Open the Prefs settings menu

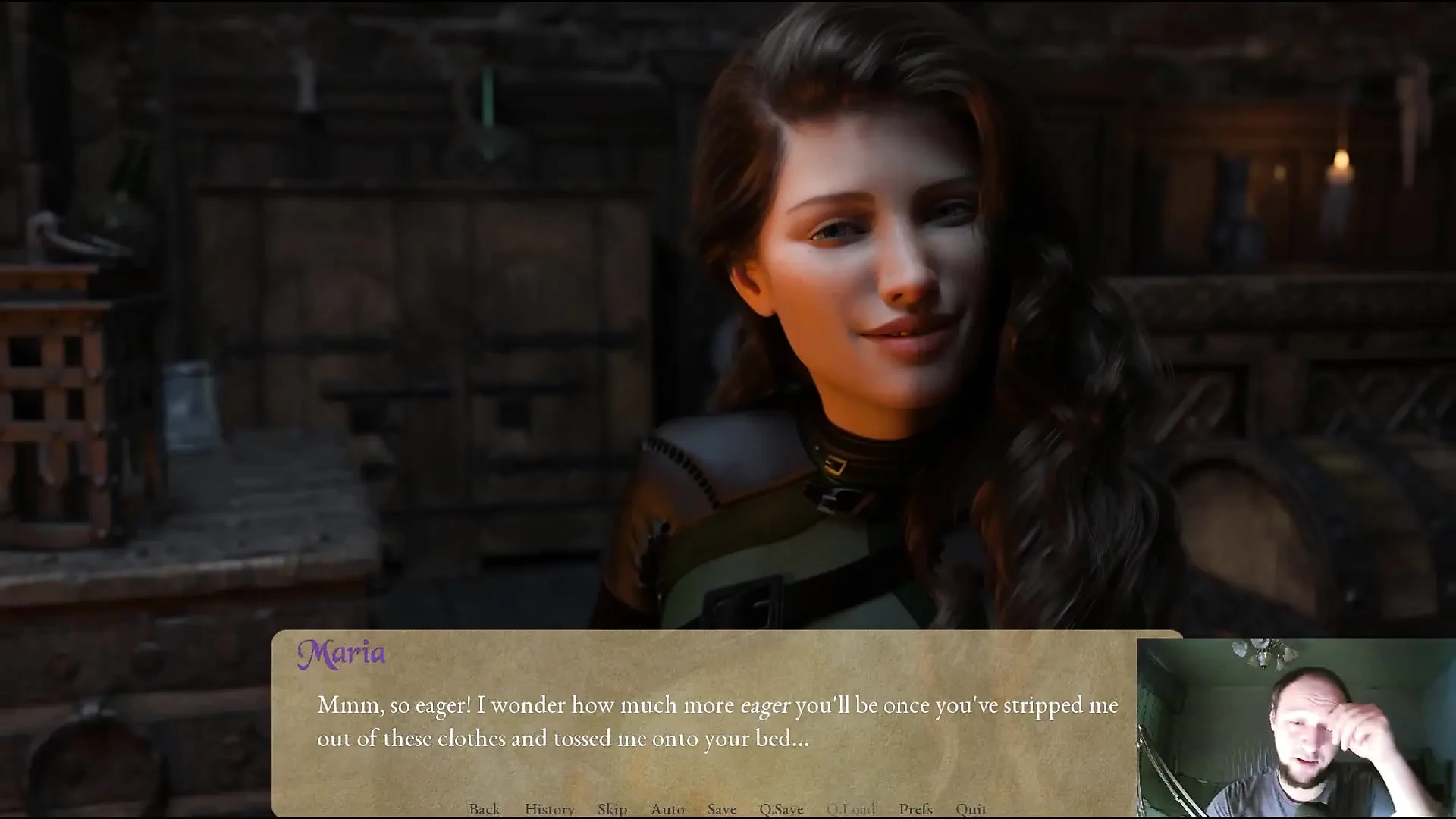click(x=915, y=809)
